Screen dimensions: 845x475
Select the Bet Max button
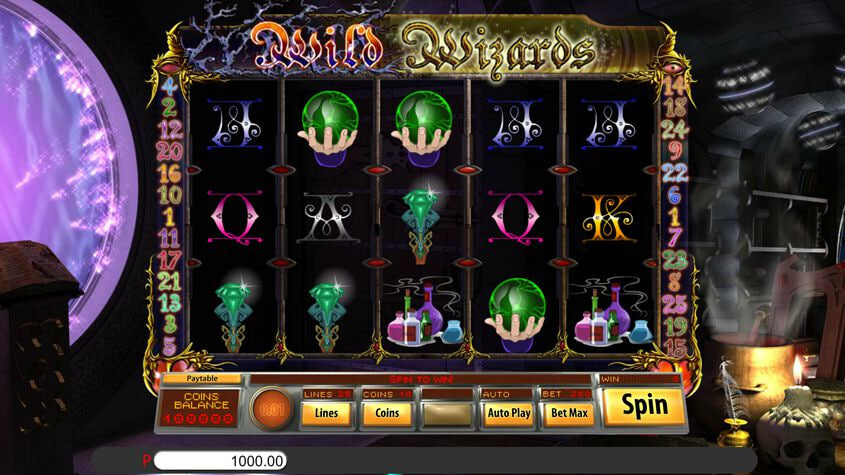tap(567, 412)
